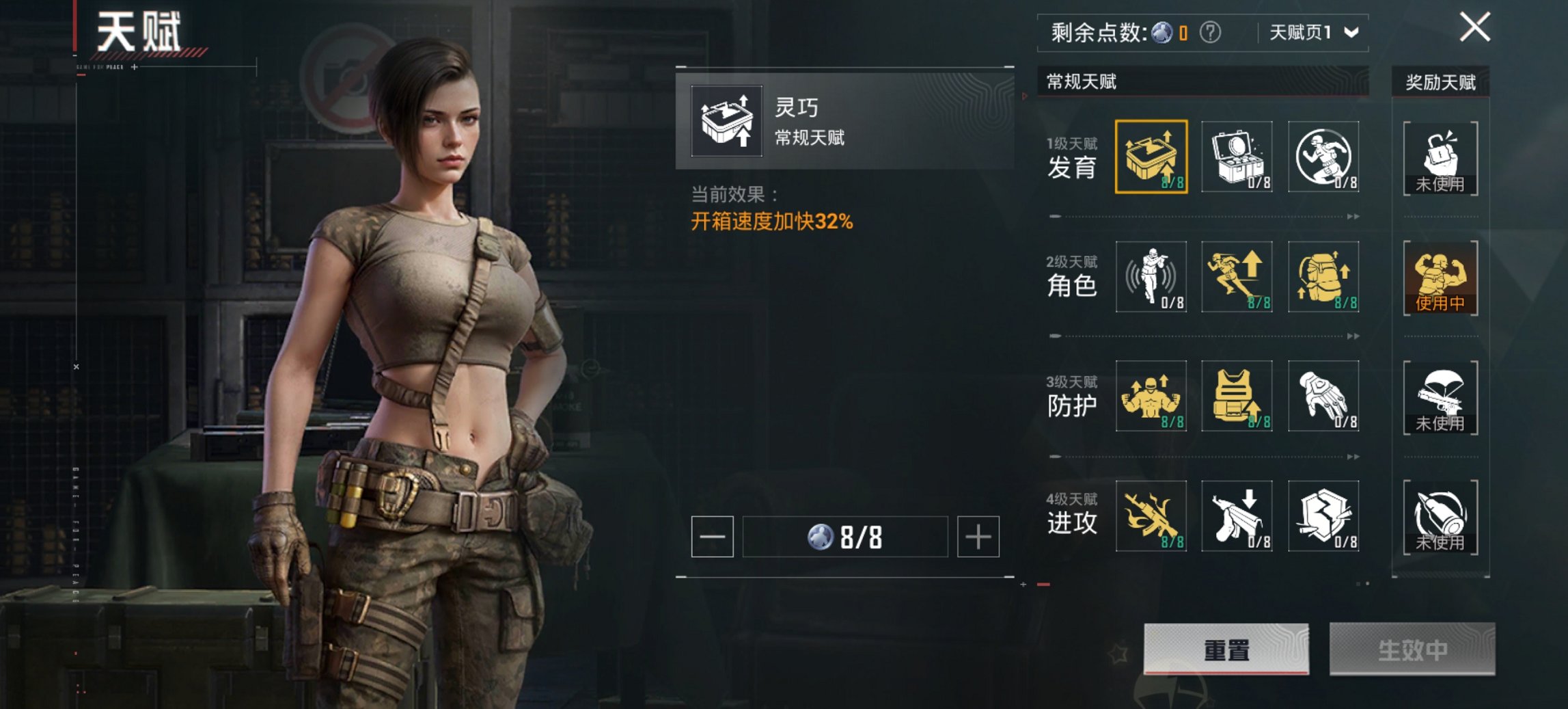Select the crate-opening speed talent icon
Screen dimensions: 1568x709
[x=1151, y=157]
